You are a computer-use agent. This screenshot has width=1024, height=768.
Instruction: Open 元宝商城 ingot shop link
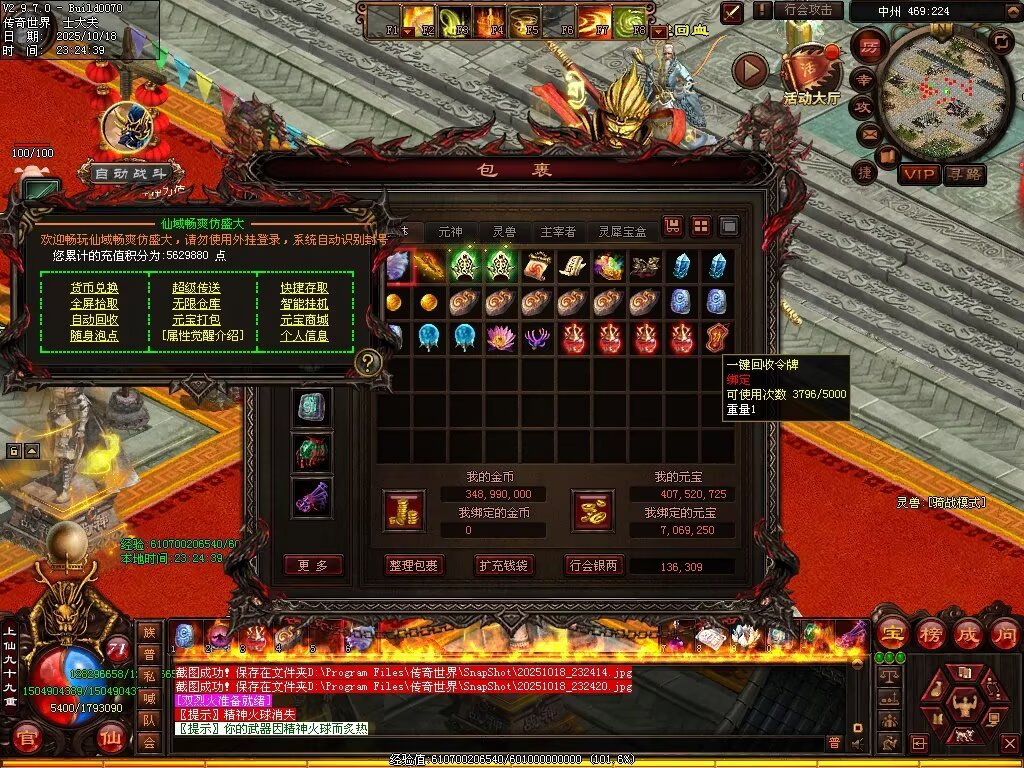tap(304, 320)
